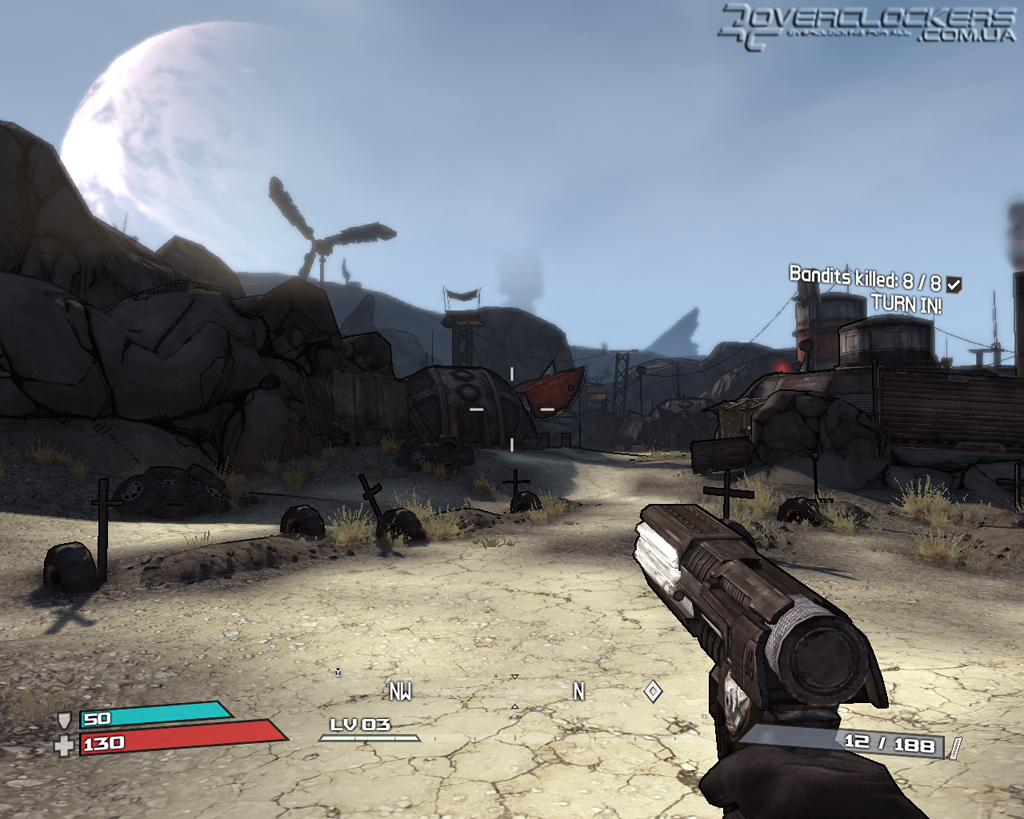The image size is (1024, 819).
Task: Select the Bandits killed objective tracker
Action: click(x=865, y=276)
